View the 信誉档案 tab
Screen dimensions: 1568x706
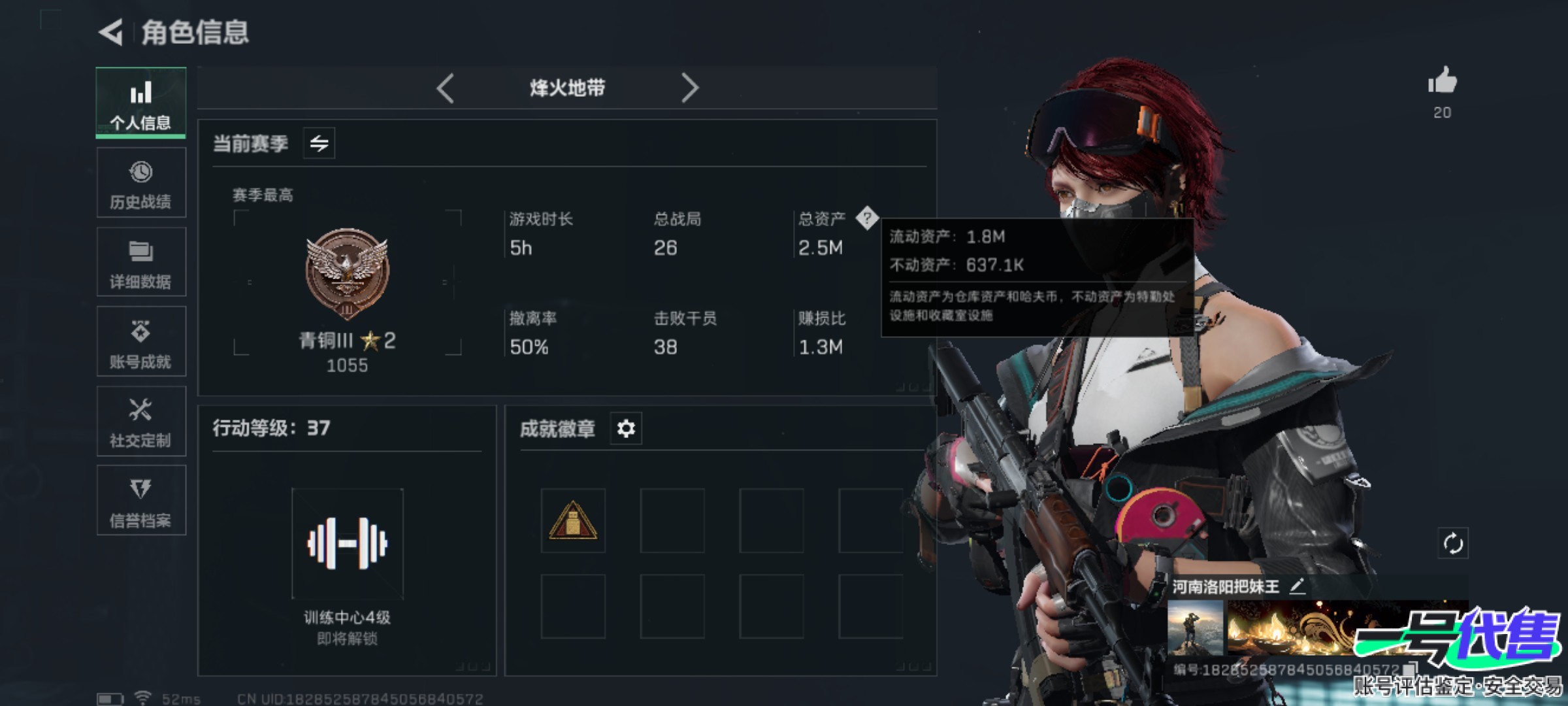point(141,501)
